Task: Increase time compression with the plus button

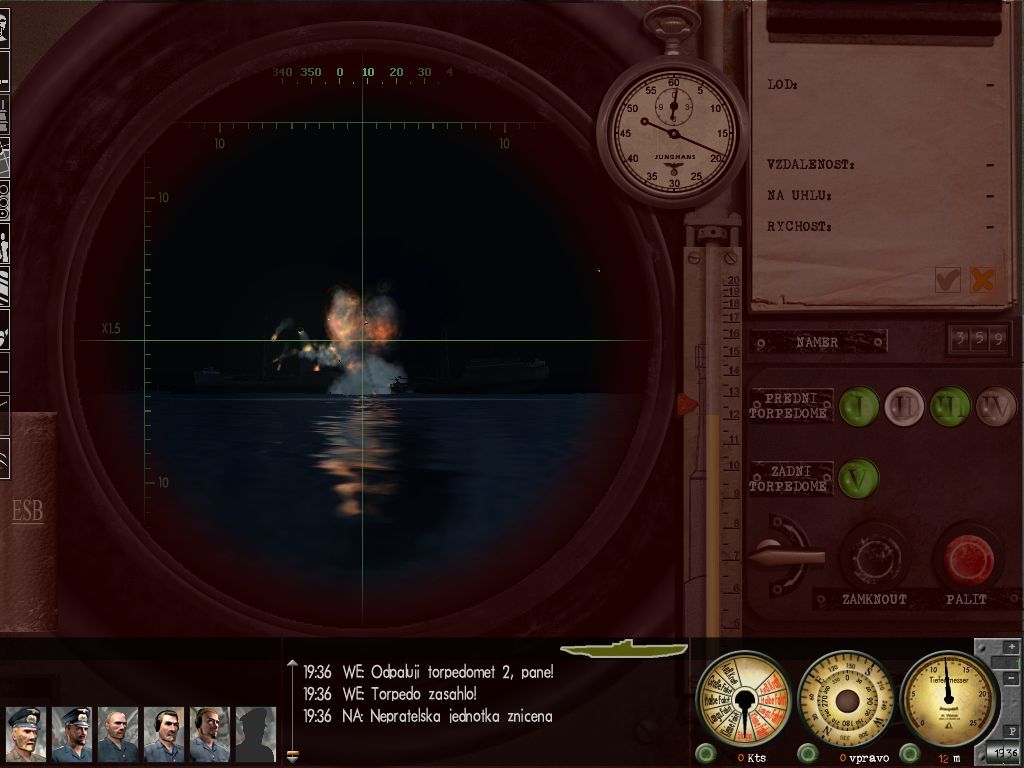Action: [x=1011, y=648]
